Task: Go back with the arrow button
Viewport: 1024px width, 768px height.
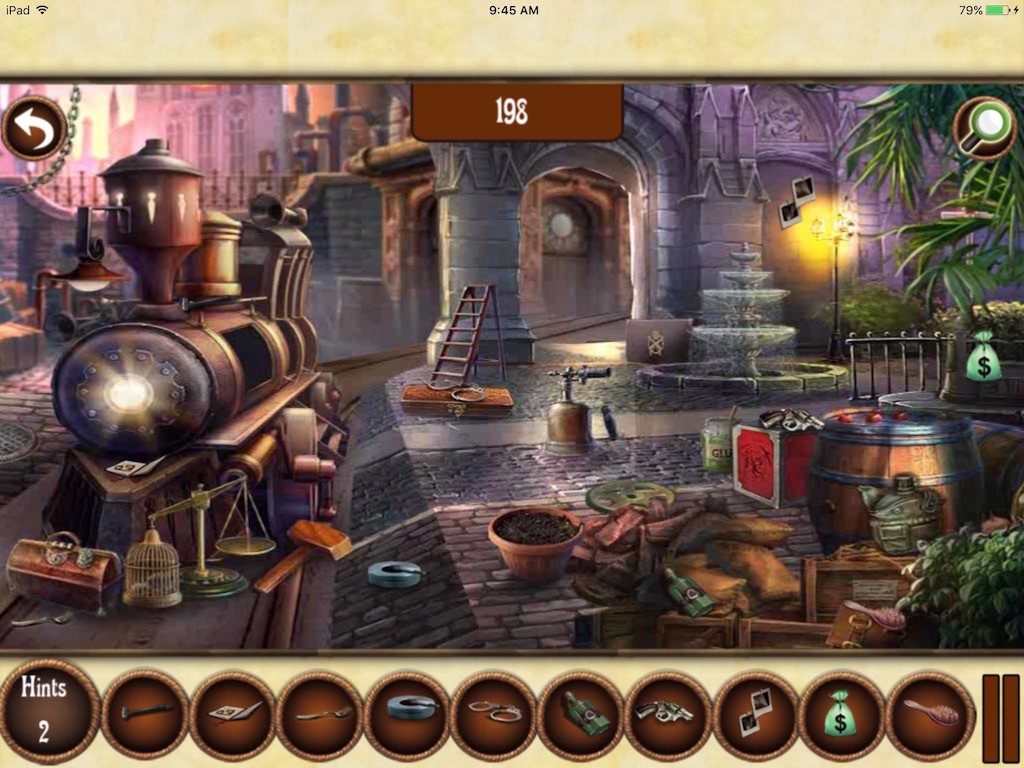Action: coord(35,128)
